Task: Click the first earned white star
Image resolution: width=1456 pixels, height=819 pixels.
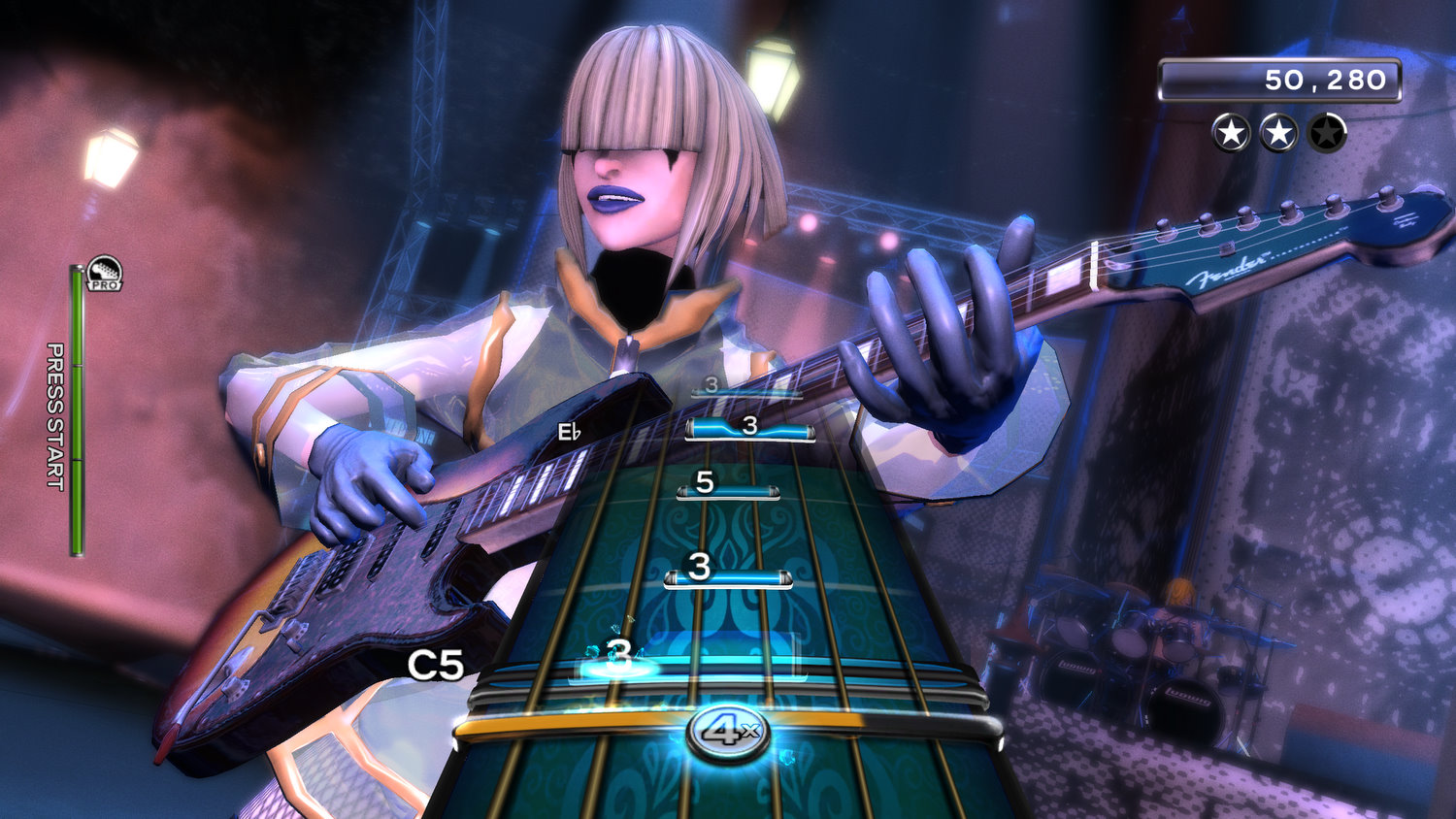Action: (1230, 134)
